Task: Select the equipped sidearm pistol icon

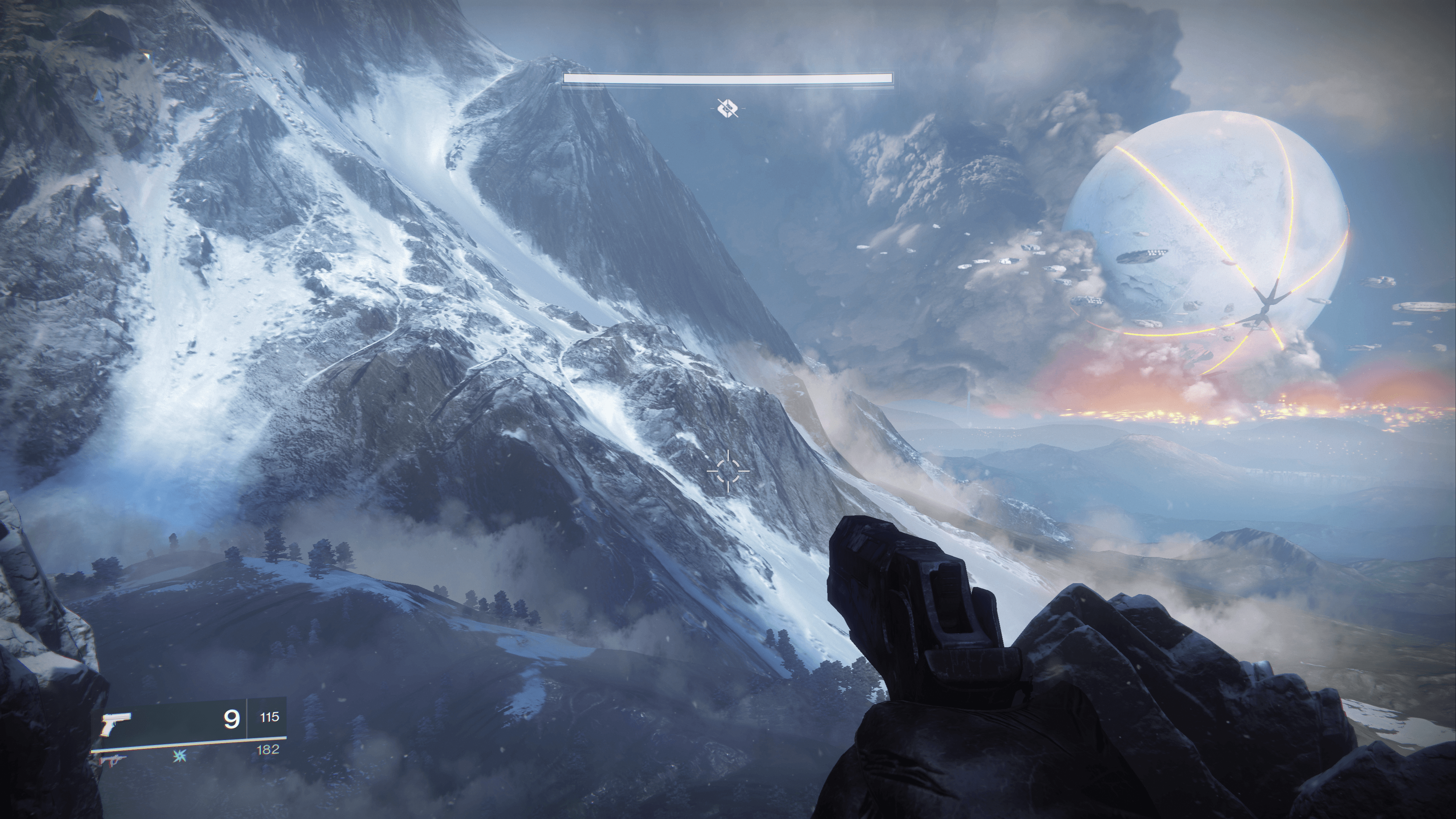Action: 116,723
